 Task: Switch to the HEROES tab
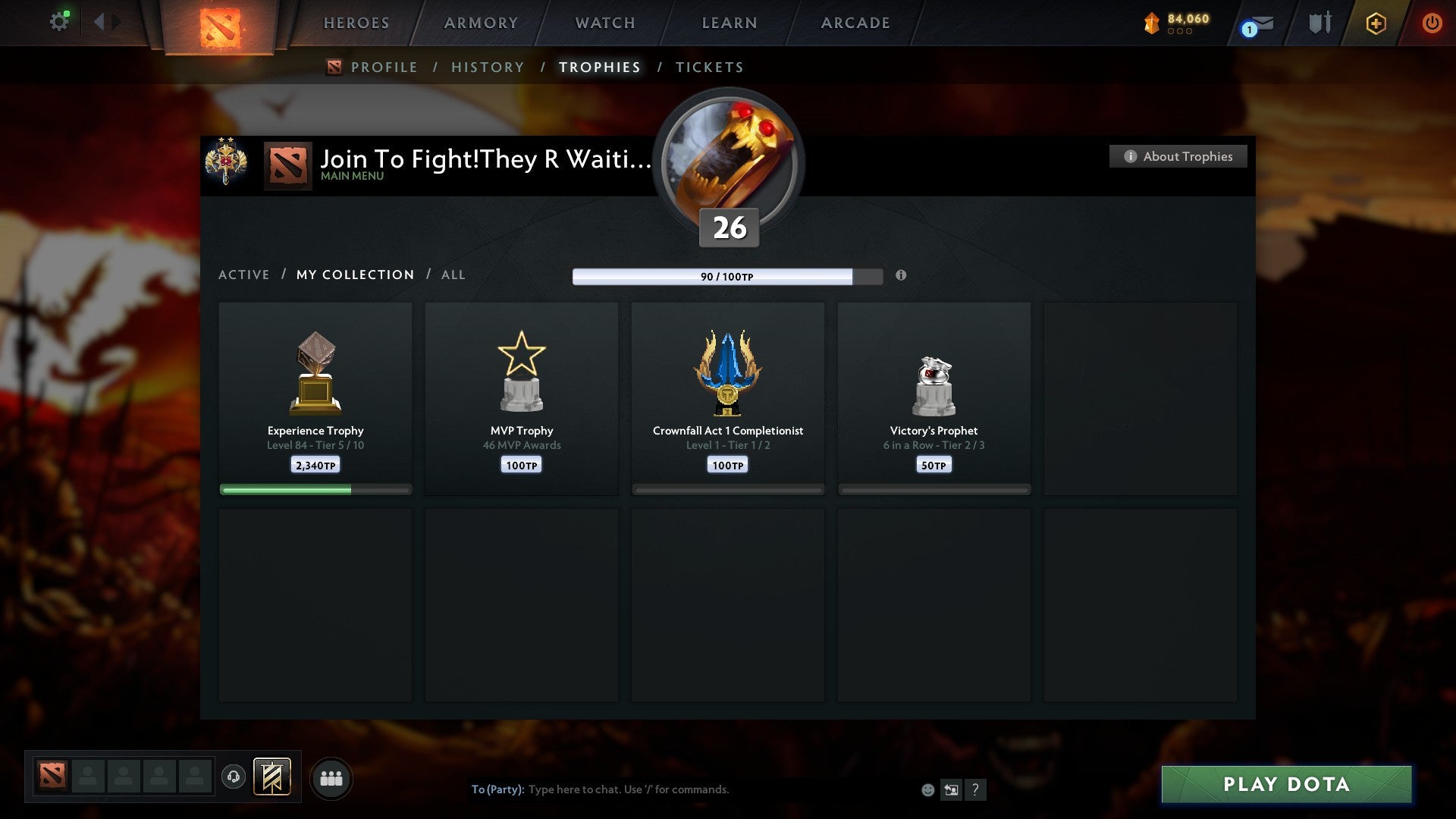356,23
